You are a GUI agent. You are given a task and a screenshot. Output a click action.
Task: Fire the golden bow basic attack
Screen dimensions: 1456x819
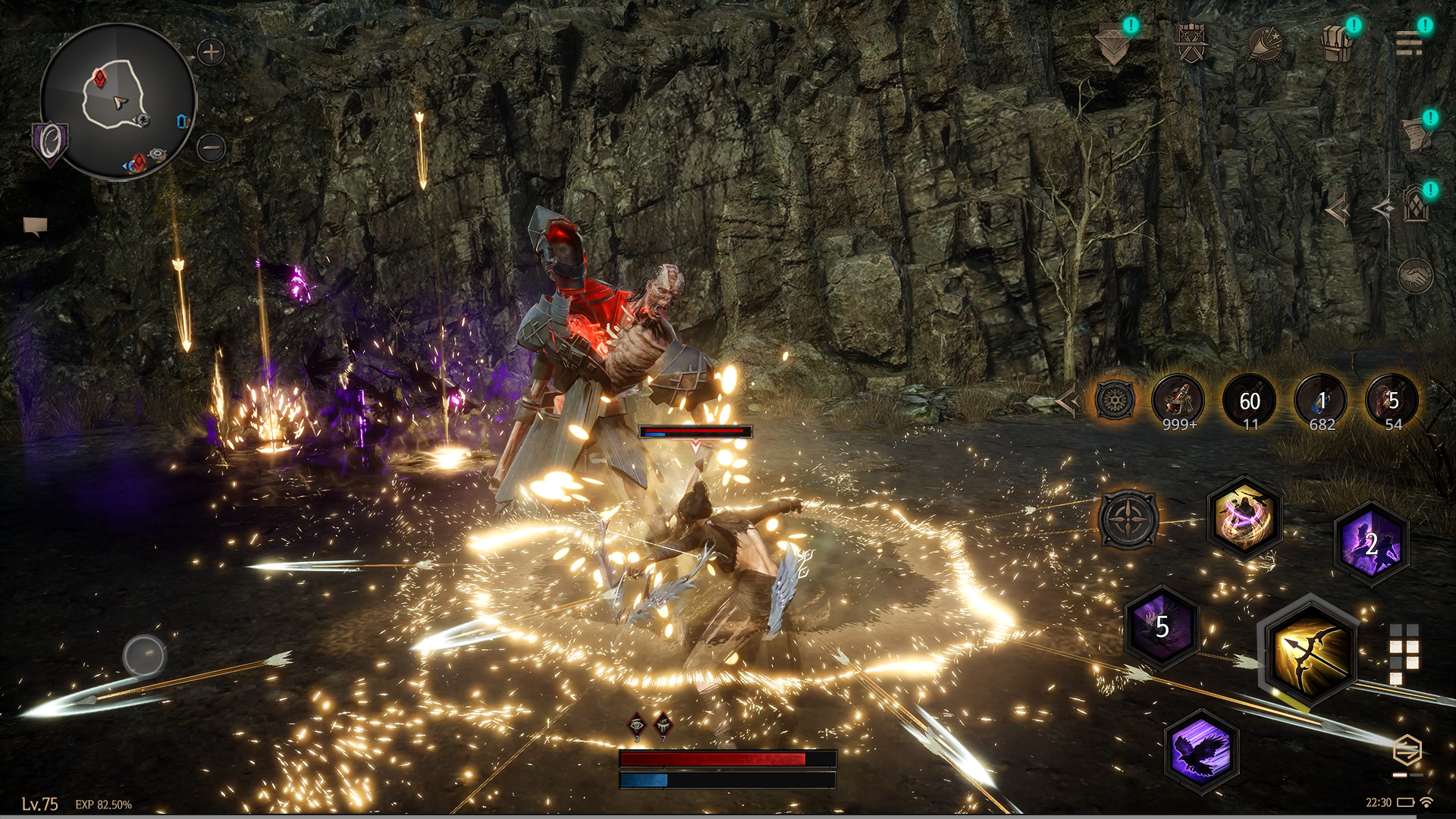coord(1309,652)
